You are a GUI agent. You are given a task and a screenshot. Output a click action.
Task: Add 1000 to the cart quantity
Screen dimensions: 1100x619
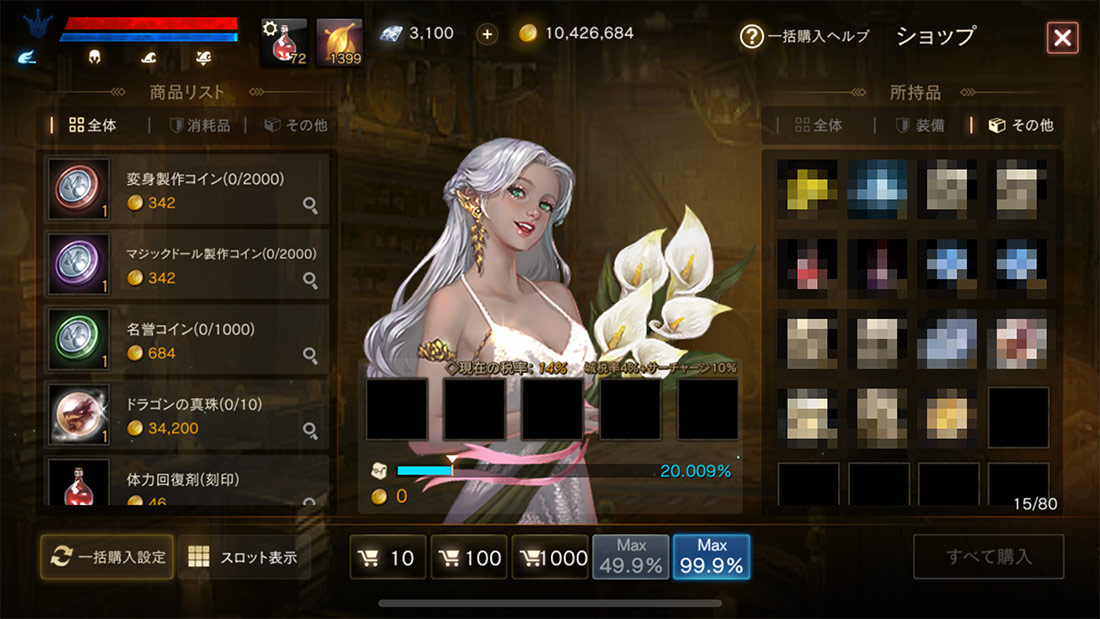click(550, 558)
